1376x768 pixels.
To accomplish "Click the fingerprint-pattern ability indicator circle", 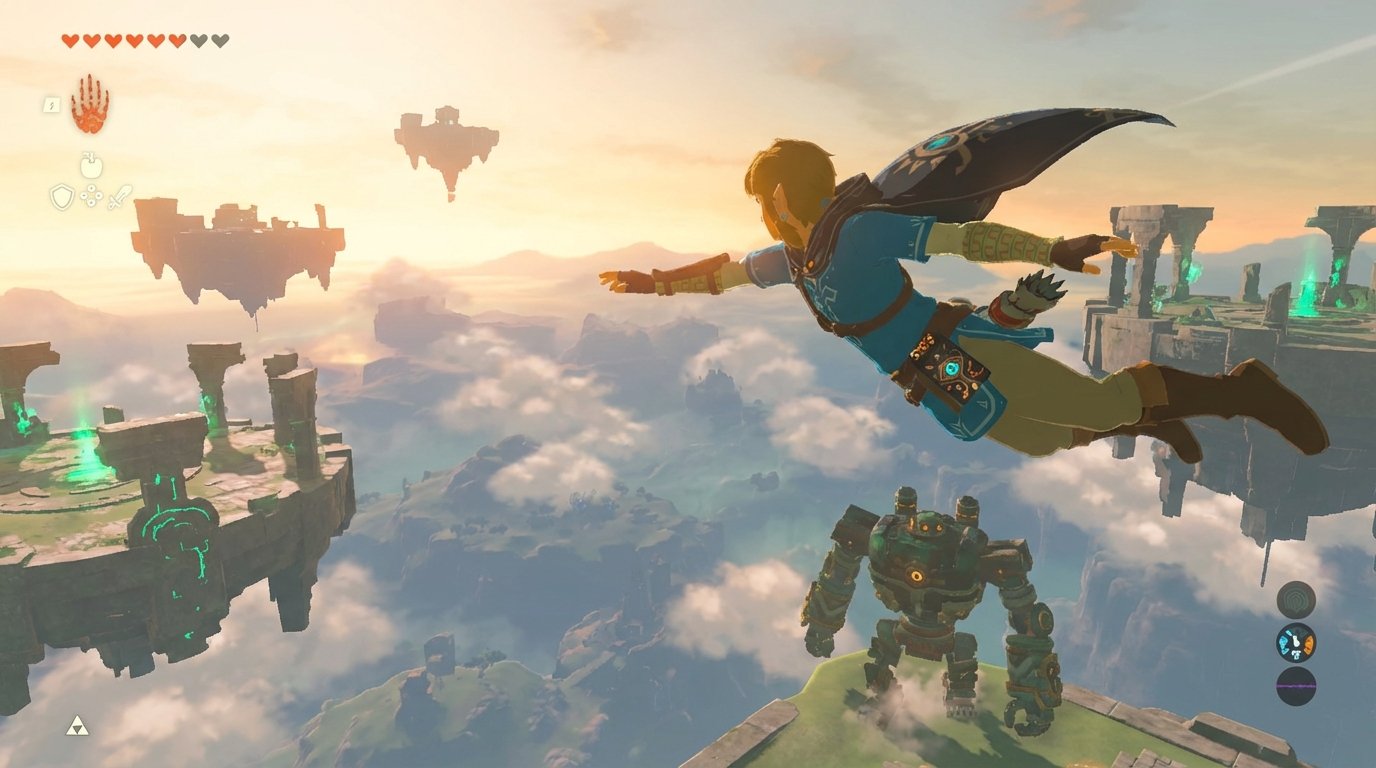I will point(1296,599).
